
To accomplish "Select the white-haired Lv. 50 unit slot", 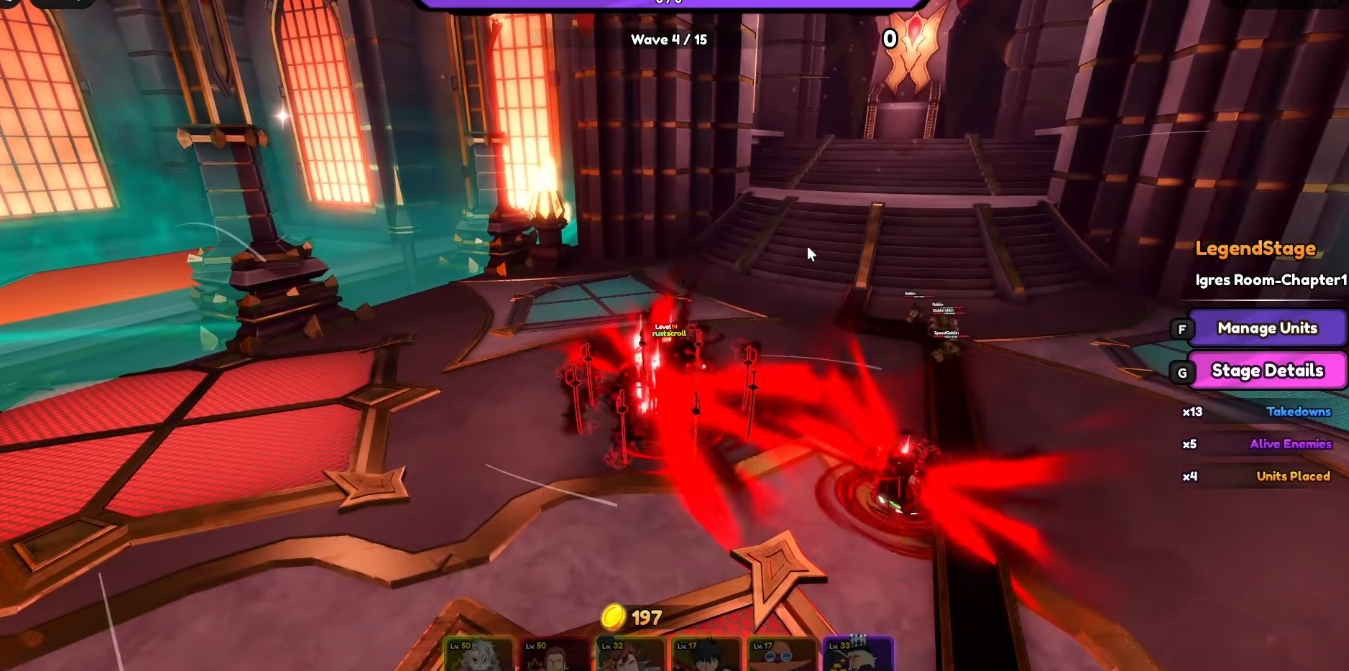I will (x=479, y=654).
